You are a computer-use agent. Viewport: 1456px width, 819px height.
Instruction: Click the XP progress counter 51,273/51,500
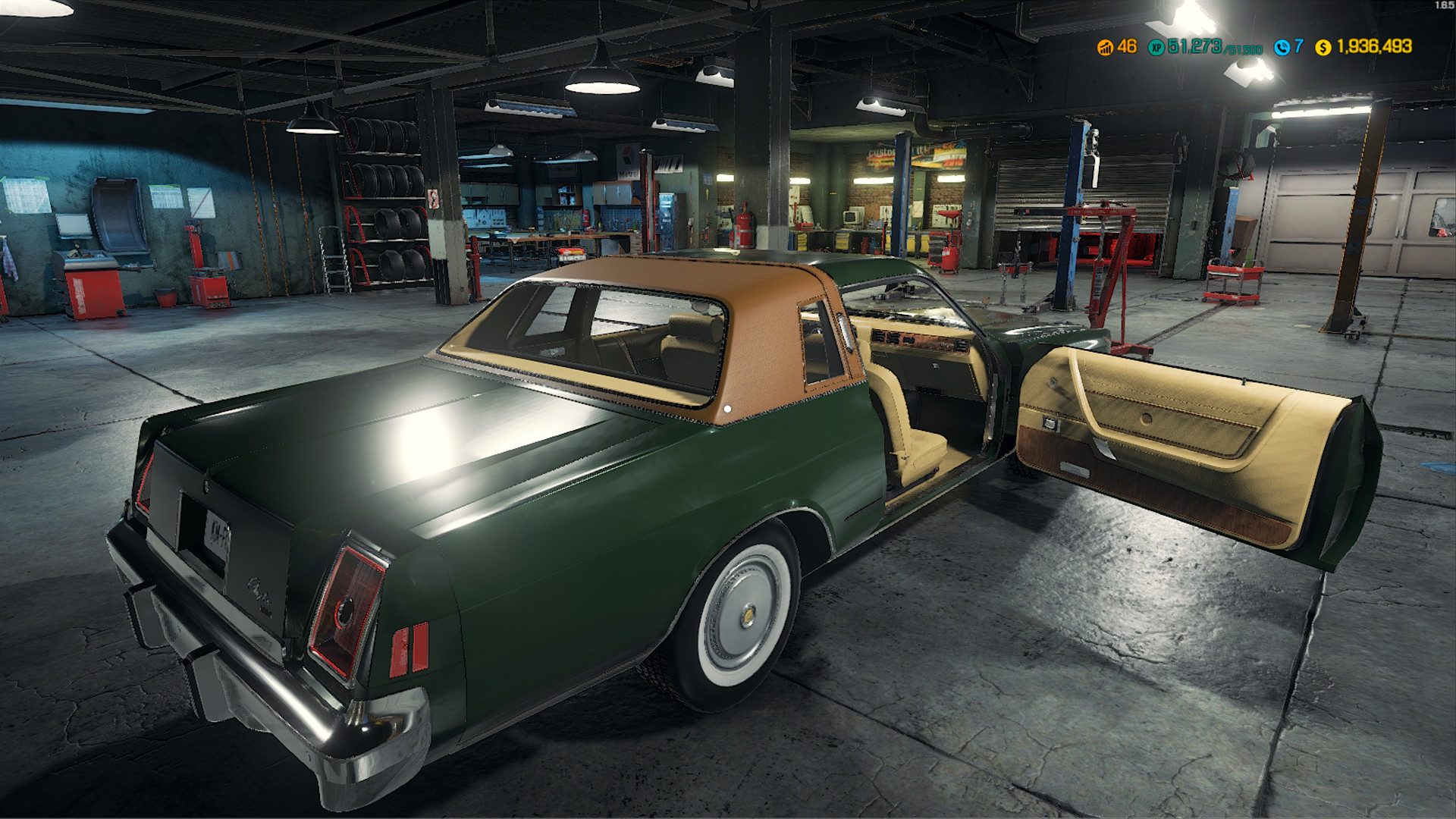1213,46
